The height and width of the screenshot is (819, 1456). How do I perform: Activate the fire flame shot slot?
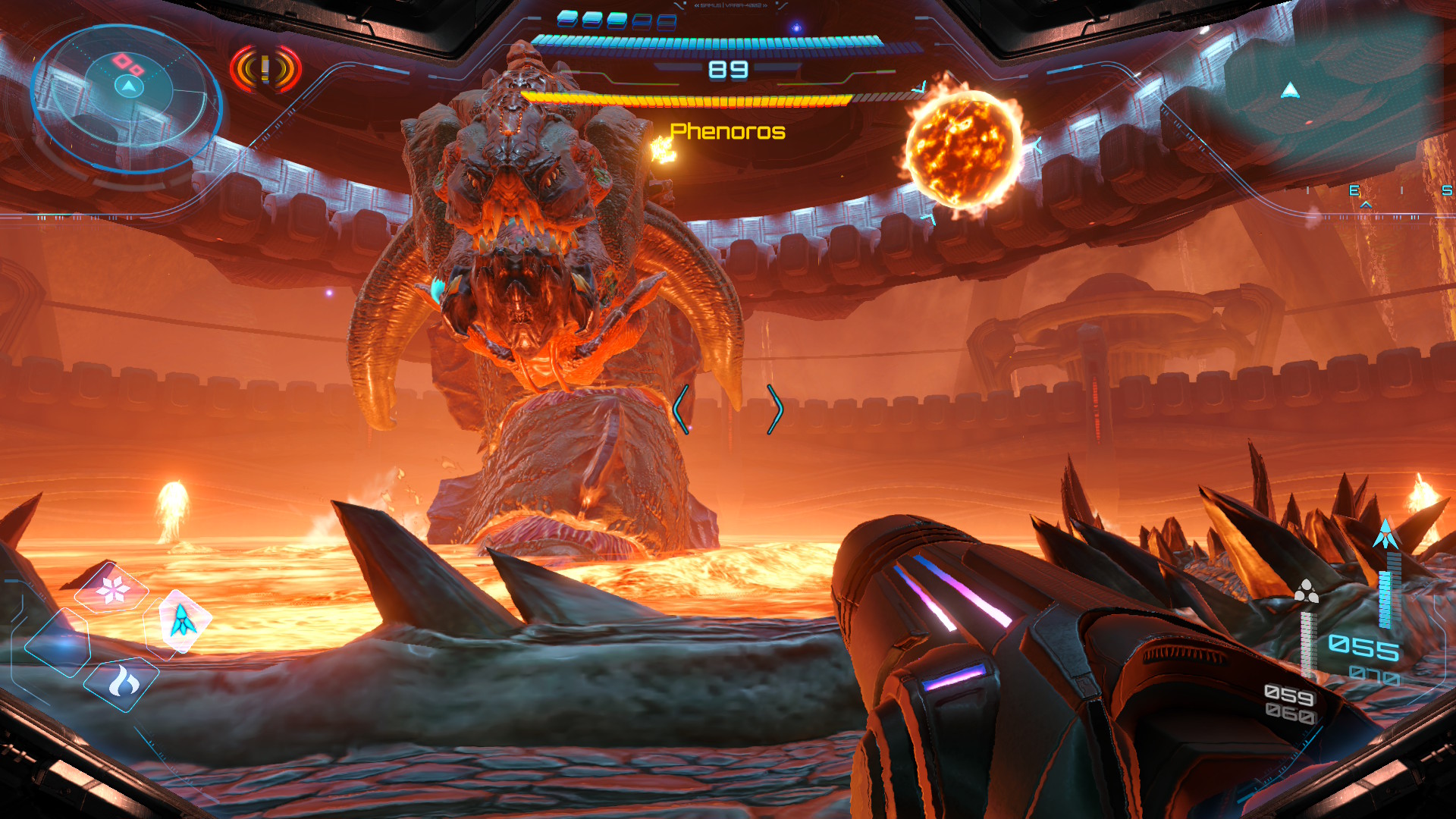point(124,682)
